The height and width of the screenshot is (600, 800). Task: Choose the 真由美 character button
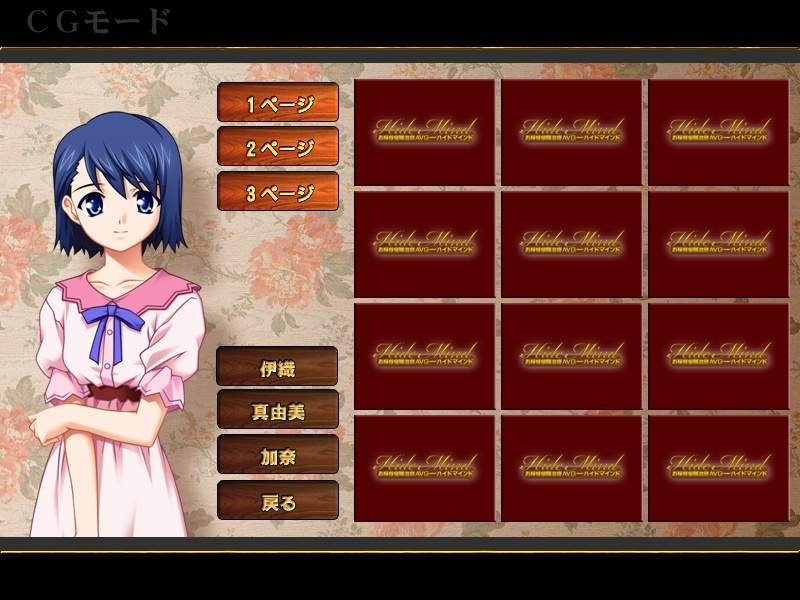tap(278, 410)
